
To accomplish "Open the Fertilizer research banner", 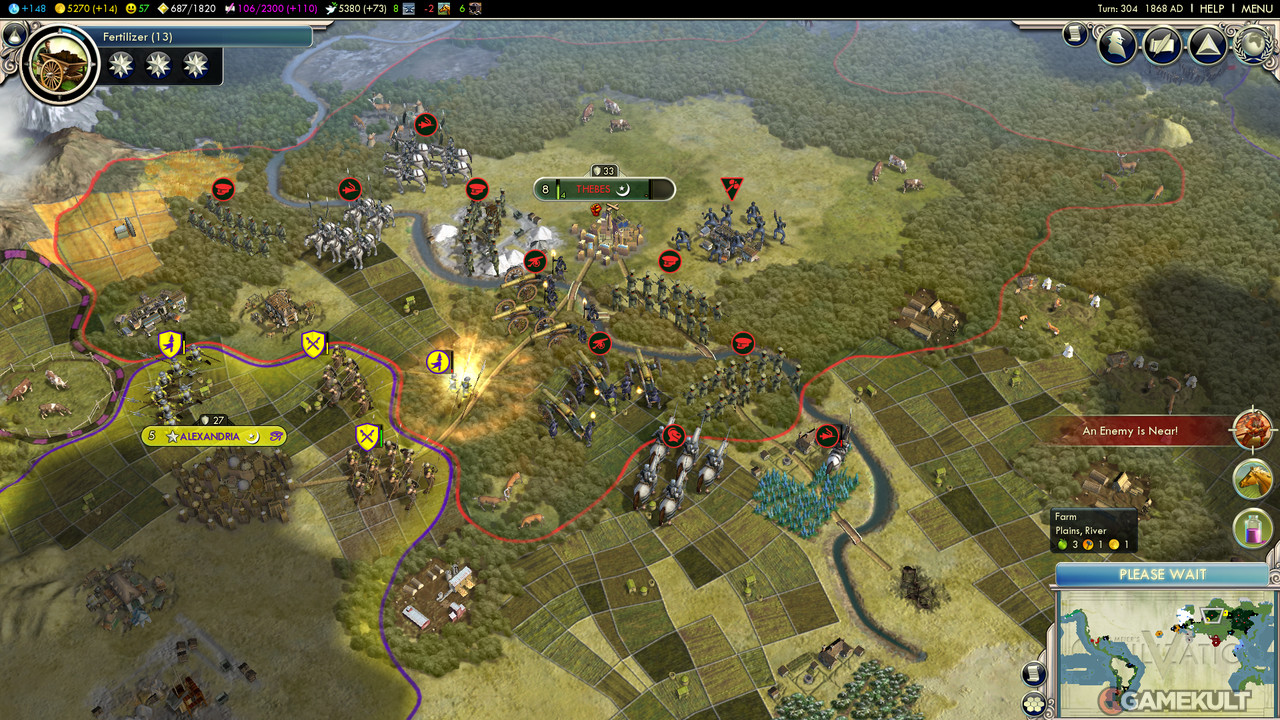I will click(205, 37).
